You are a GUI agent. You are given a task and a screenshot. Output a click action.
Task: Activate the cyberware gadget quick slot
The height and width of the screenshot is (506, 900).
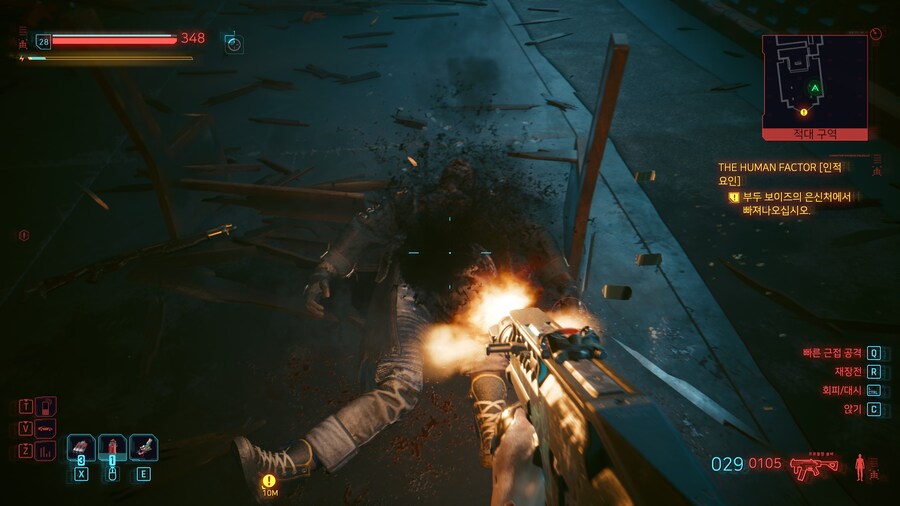(143, 448)
